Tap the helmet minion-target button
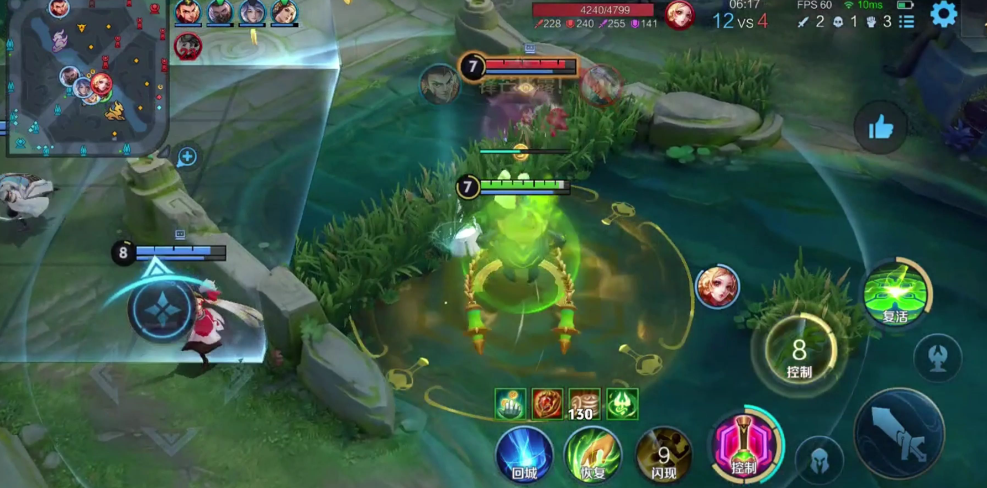This screenshot has height=488, width=987. pyautogui.click(x=819, y=461)
